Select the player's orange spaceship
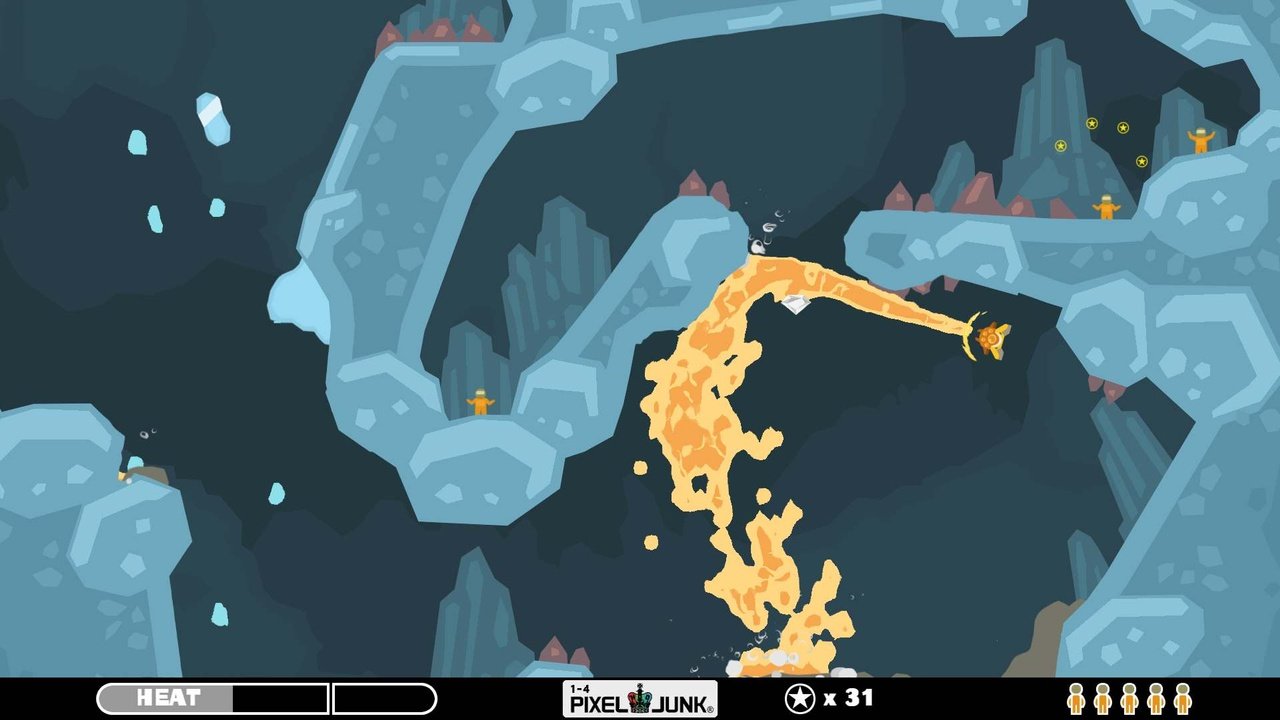Viewport: 1280px width, 720px height. click(x=990, y=340)
